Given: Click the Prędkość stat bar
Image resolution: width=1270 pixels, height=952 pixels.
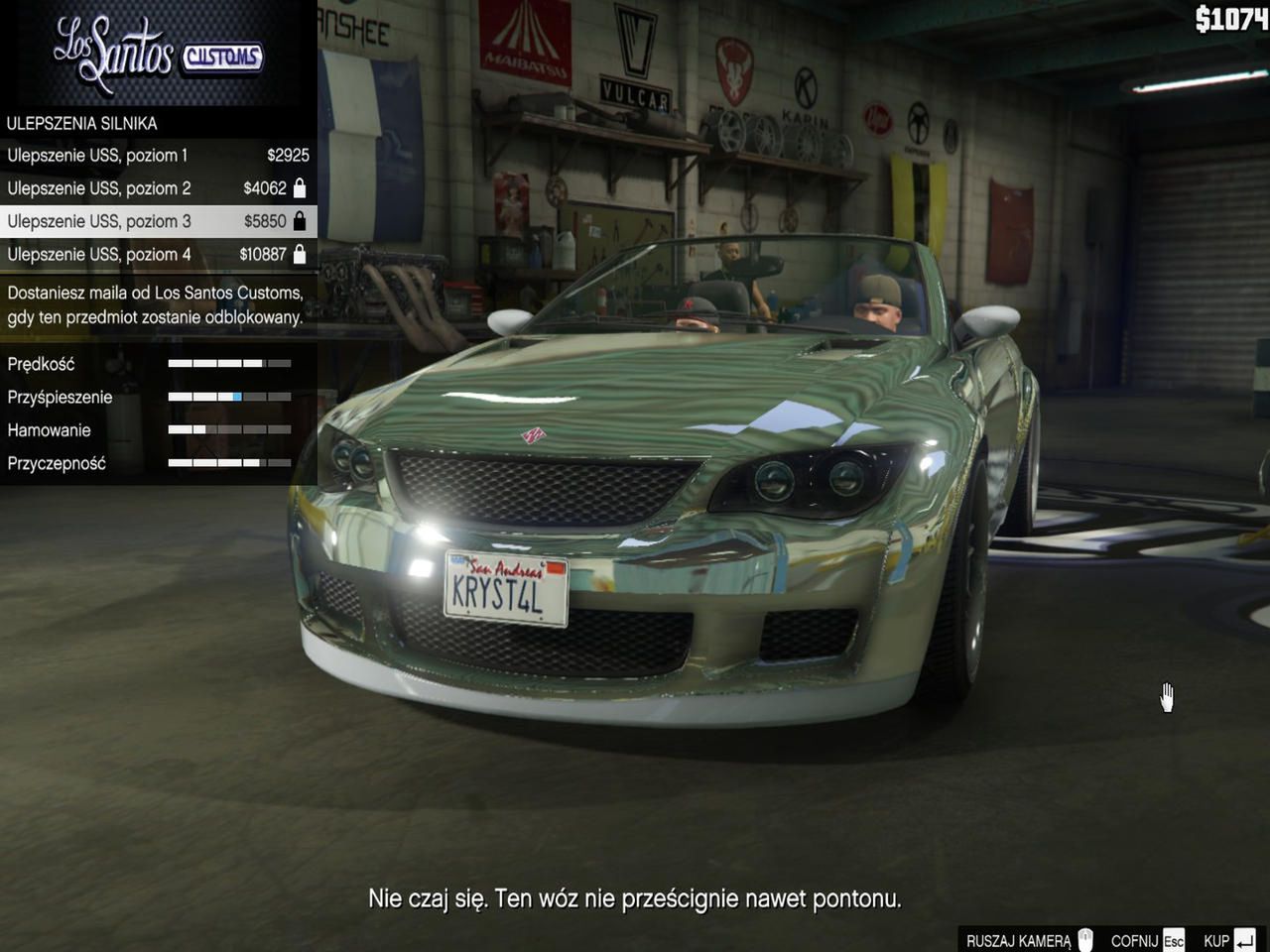Looking at the screenshot, I should click(x=229, y=364).
